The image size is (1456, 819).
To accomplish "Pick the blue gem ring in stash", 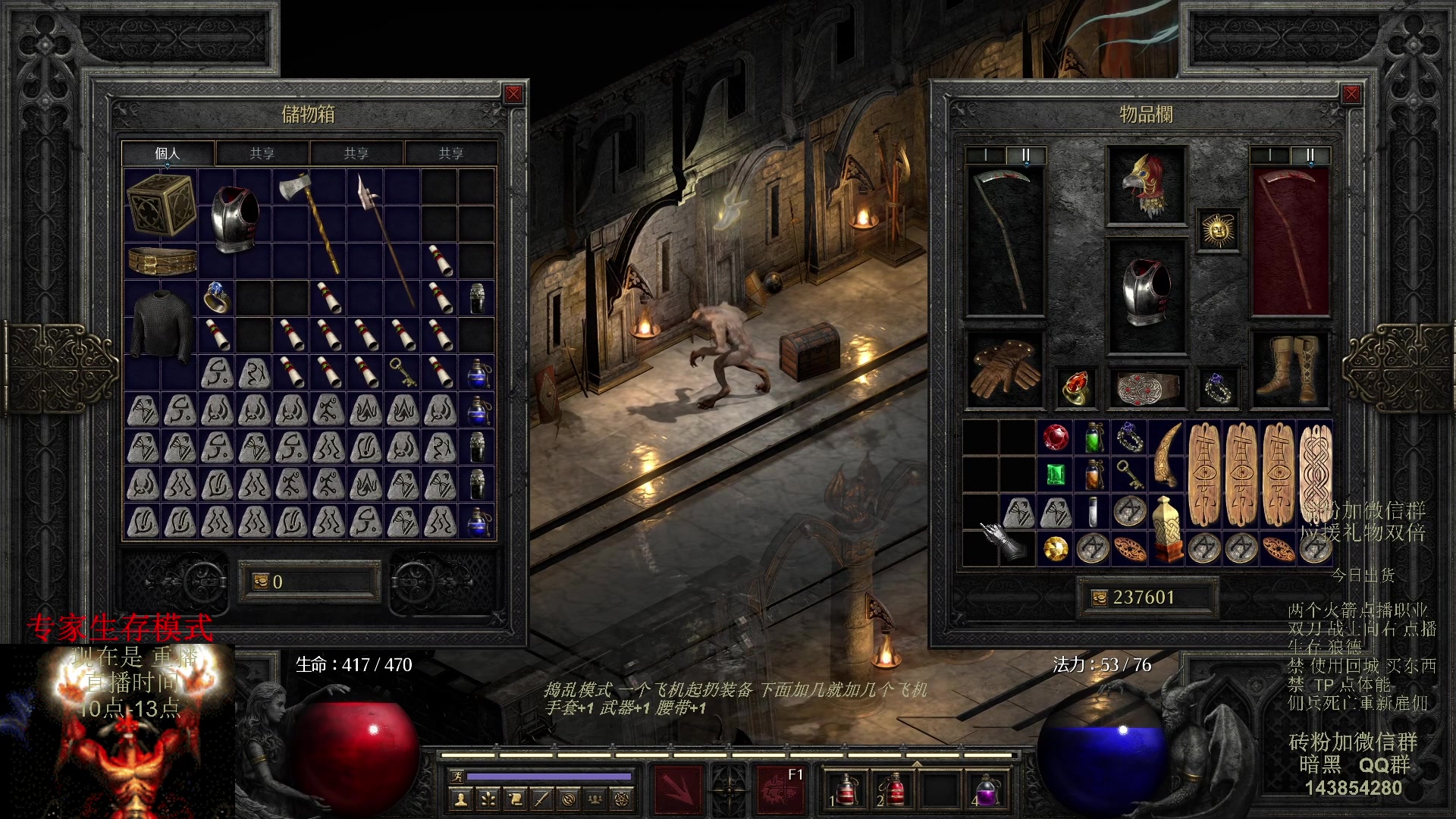I will click(216, 297).
